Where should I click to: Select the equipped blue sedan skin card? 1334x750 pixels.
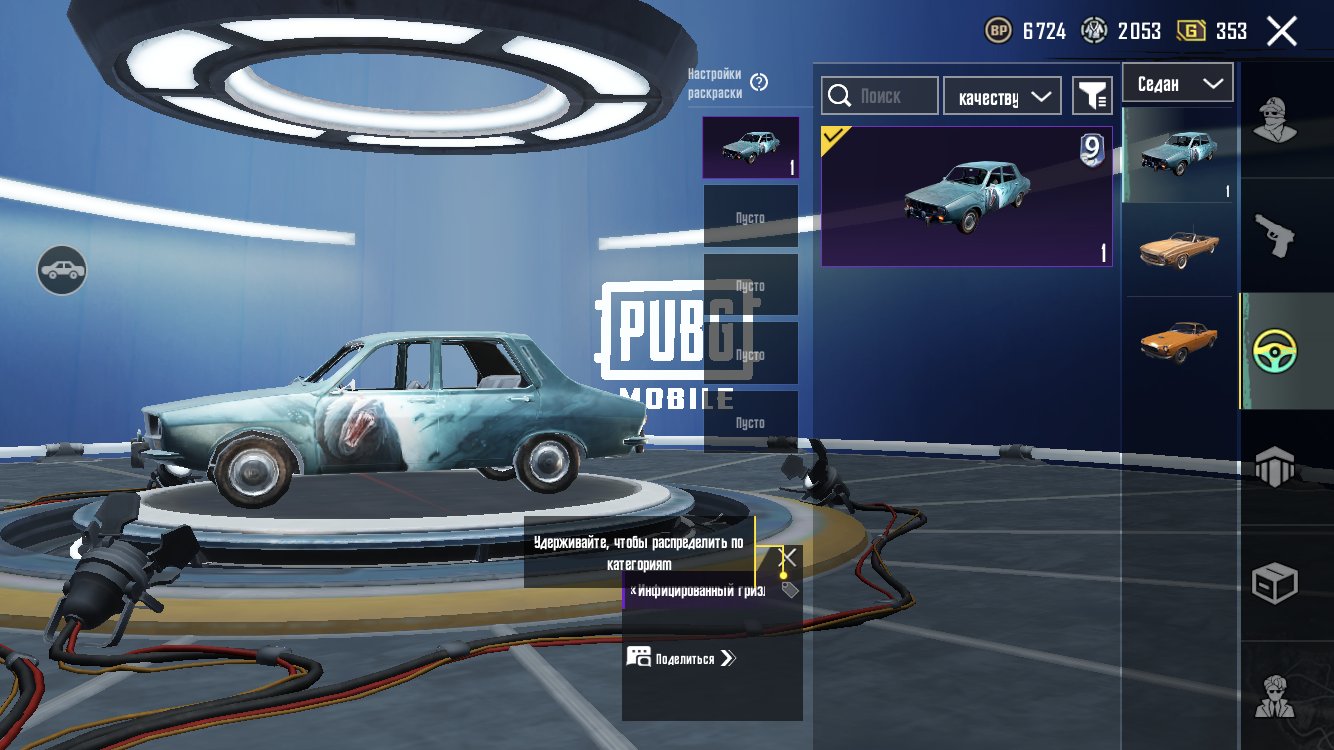tap(966, 197)
